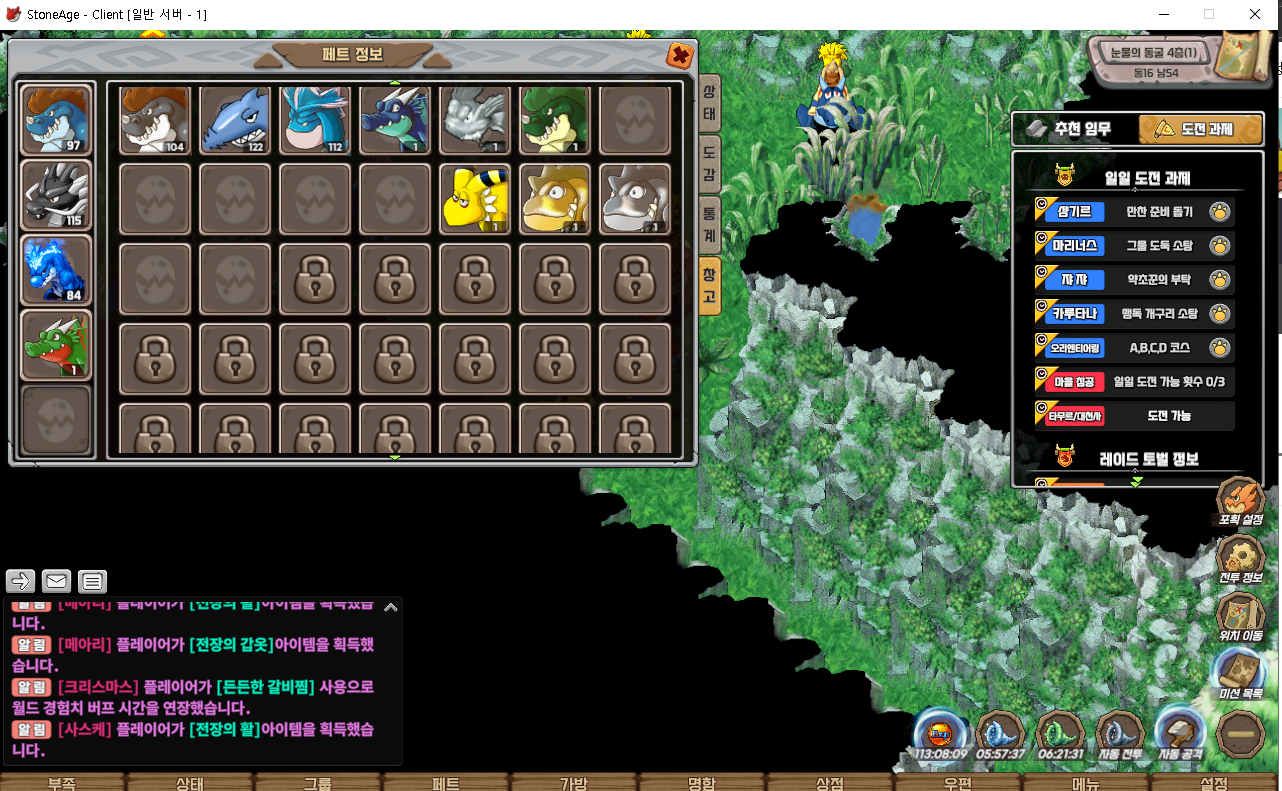This screenshot has height=791, width=1282.
Task: Open the 가방 bag from bottom menu
Action: (x=574, y=782)
